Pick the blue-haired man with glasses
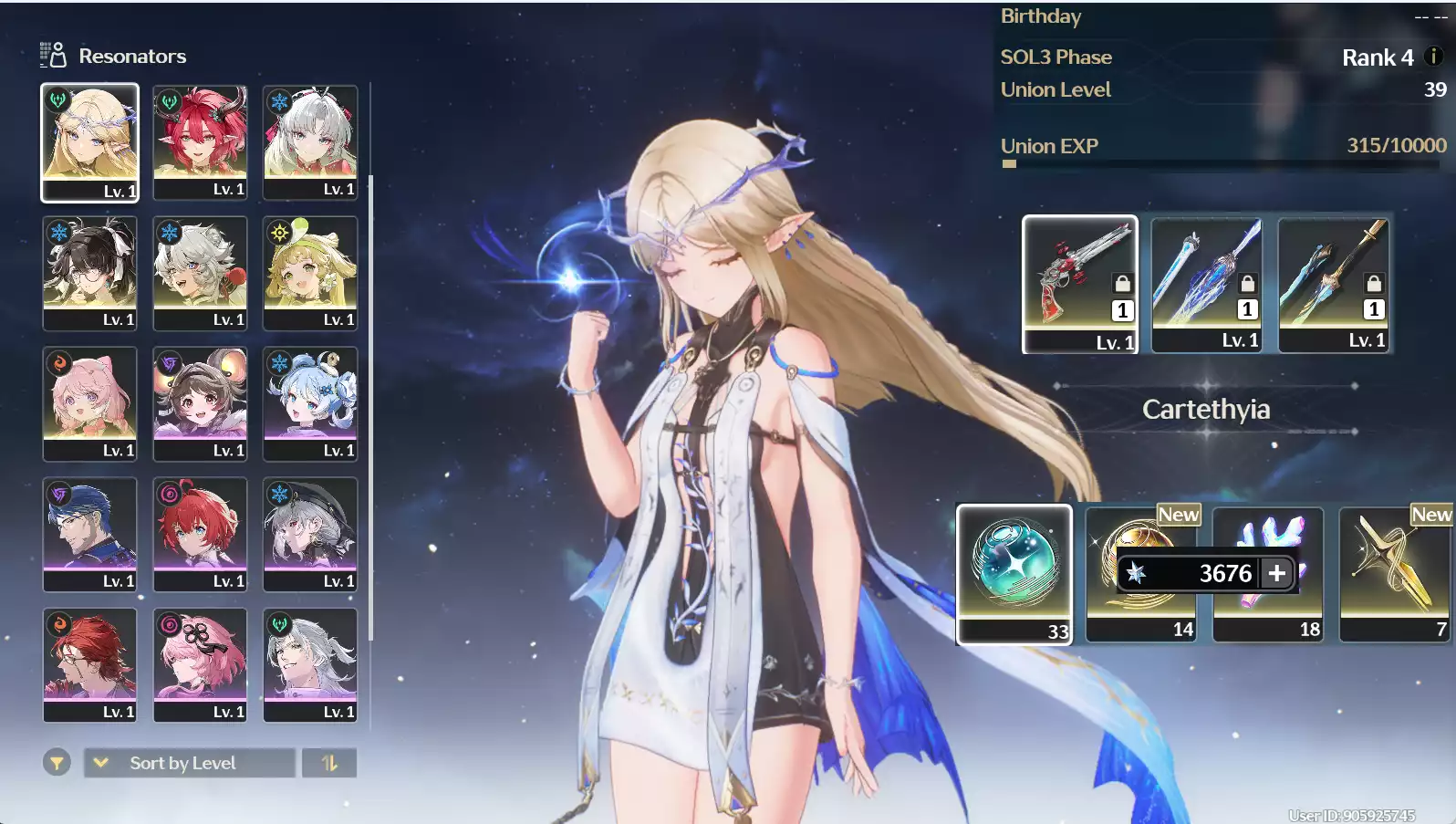The width and height of the screenshot is (1456, 824). [89, 534]
